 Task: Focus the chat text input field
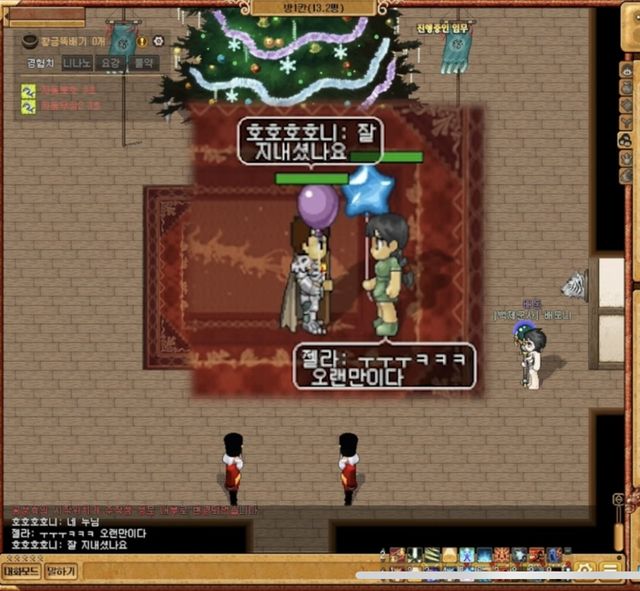220,572
